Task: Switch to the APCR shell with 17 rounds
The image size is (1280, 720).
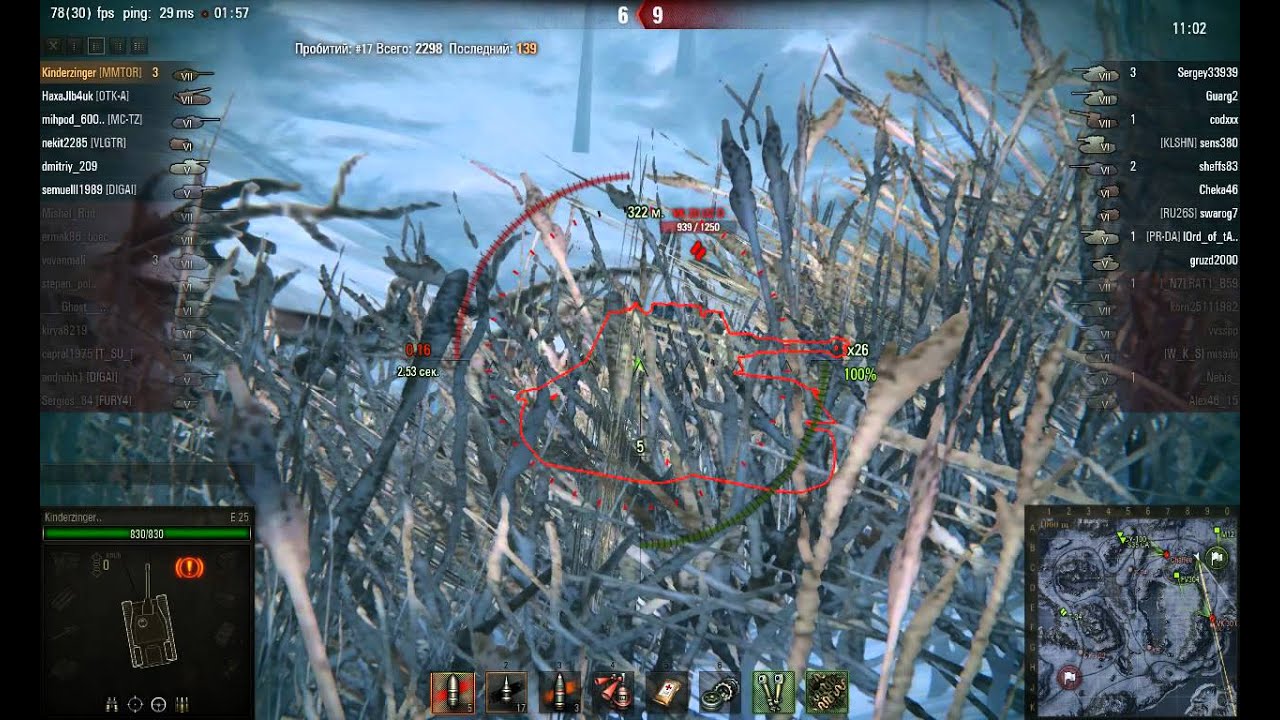Action: point(506,691)
